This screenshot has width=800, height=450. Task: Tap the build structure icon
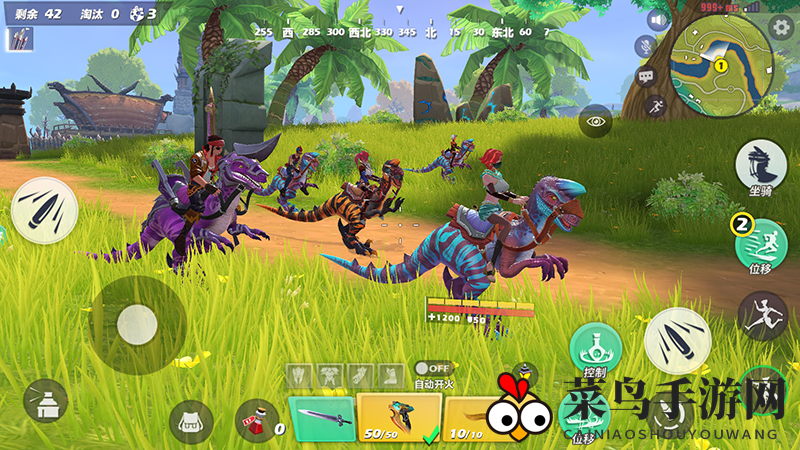click(x=45, y=401)
